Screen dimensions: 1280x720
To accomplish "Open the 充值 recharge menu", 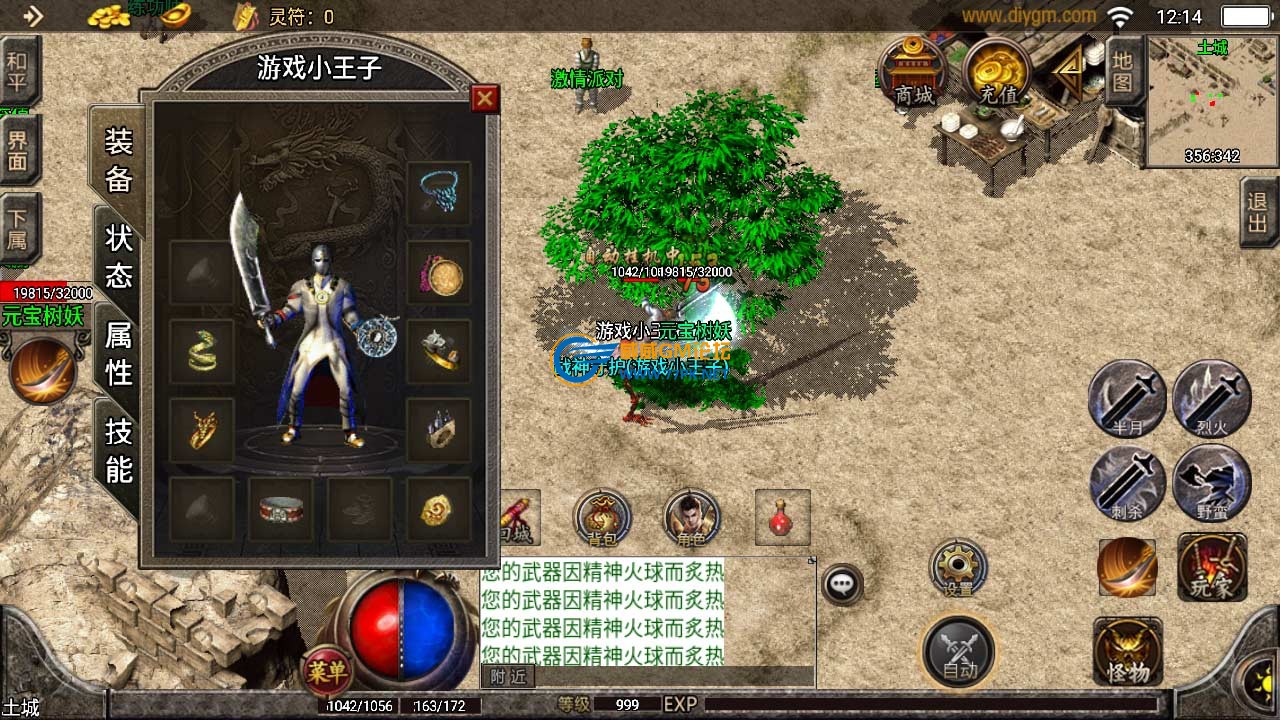I will (998, 70).
